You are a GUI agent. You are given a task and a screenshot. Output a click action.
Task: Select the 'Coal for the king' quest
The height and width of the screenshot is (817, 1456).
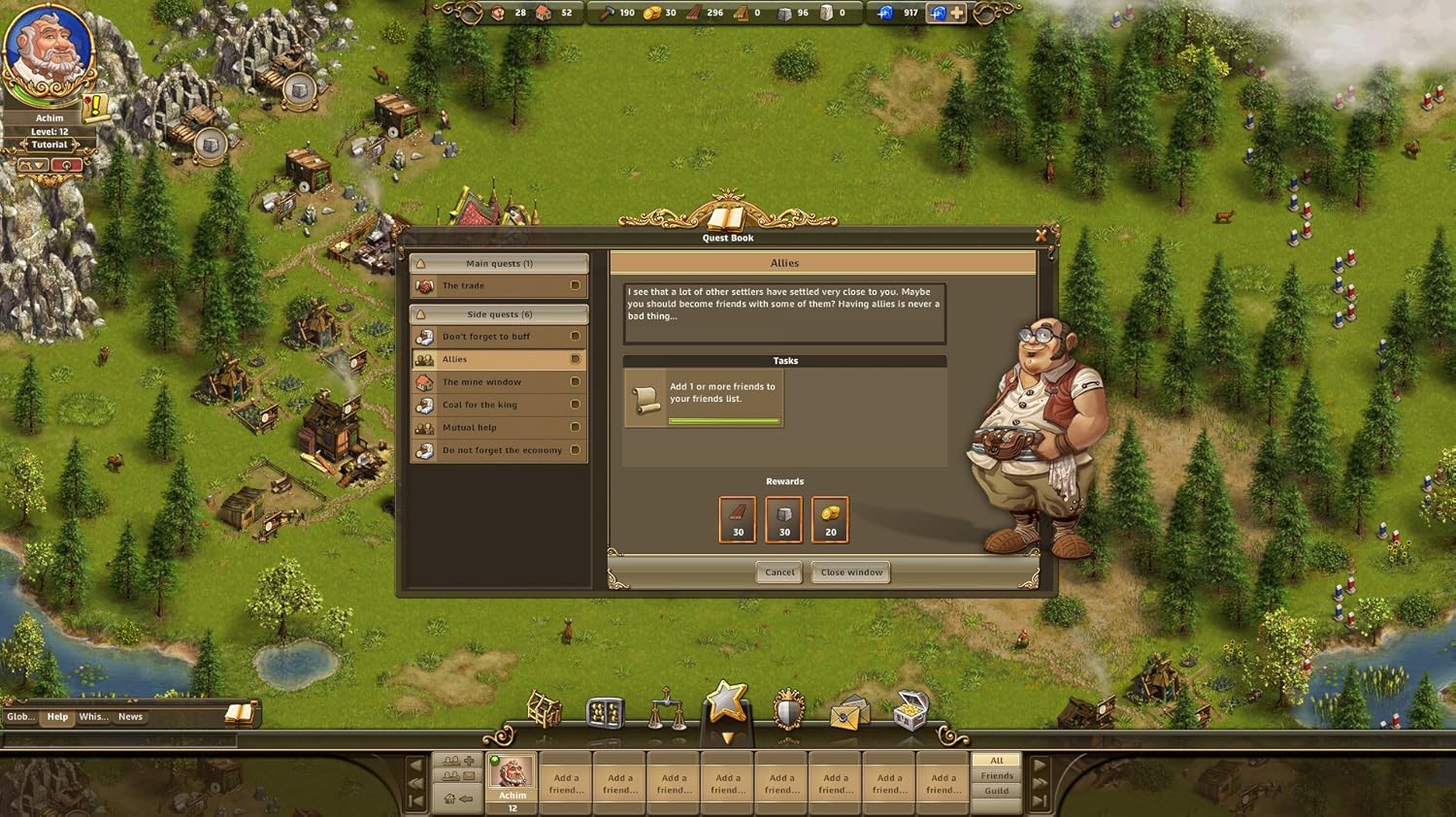pyautogui.click(x=499, y=405)
